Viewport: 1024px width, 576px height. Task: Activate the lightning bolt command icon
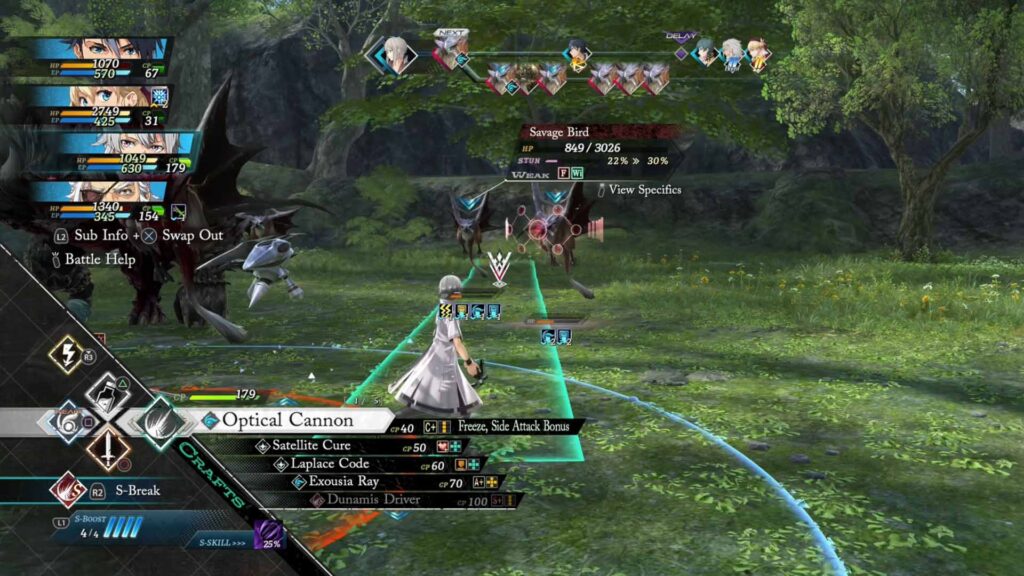point(66,354)
